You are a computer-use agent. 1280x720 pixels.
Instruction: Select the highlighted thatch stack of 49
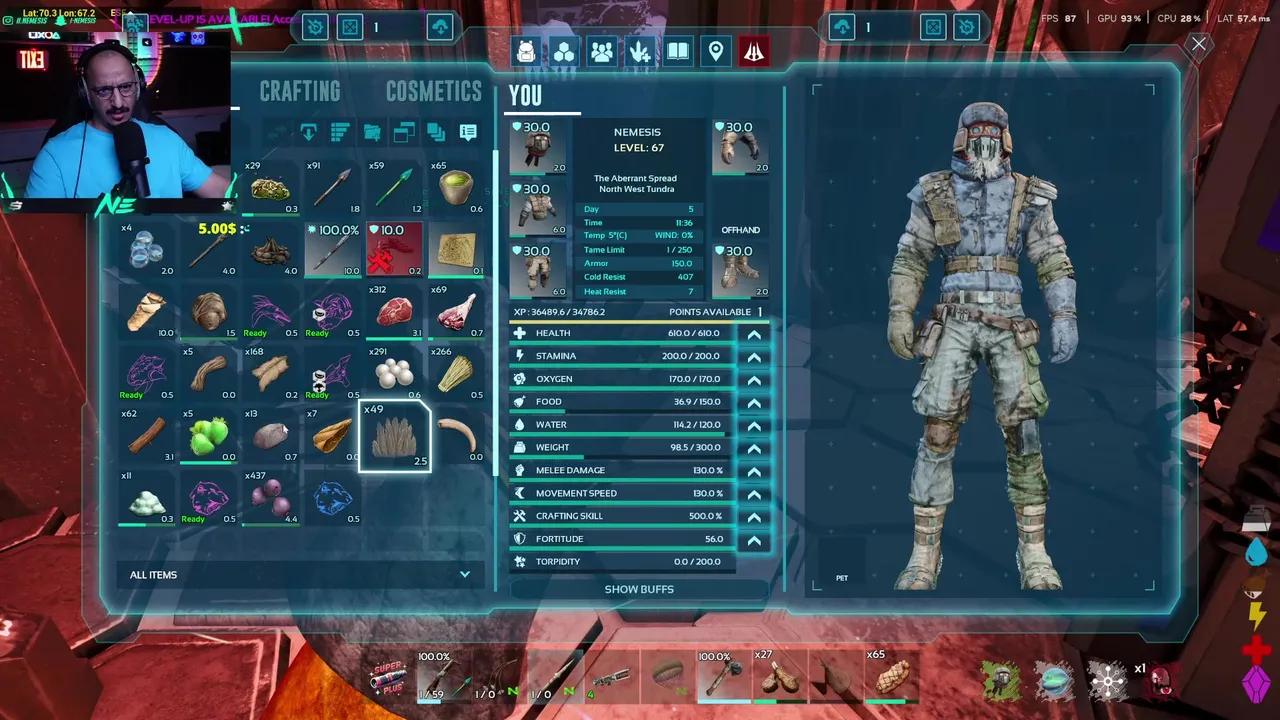tap(394, 437)
